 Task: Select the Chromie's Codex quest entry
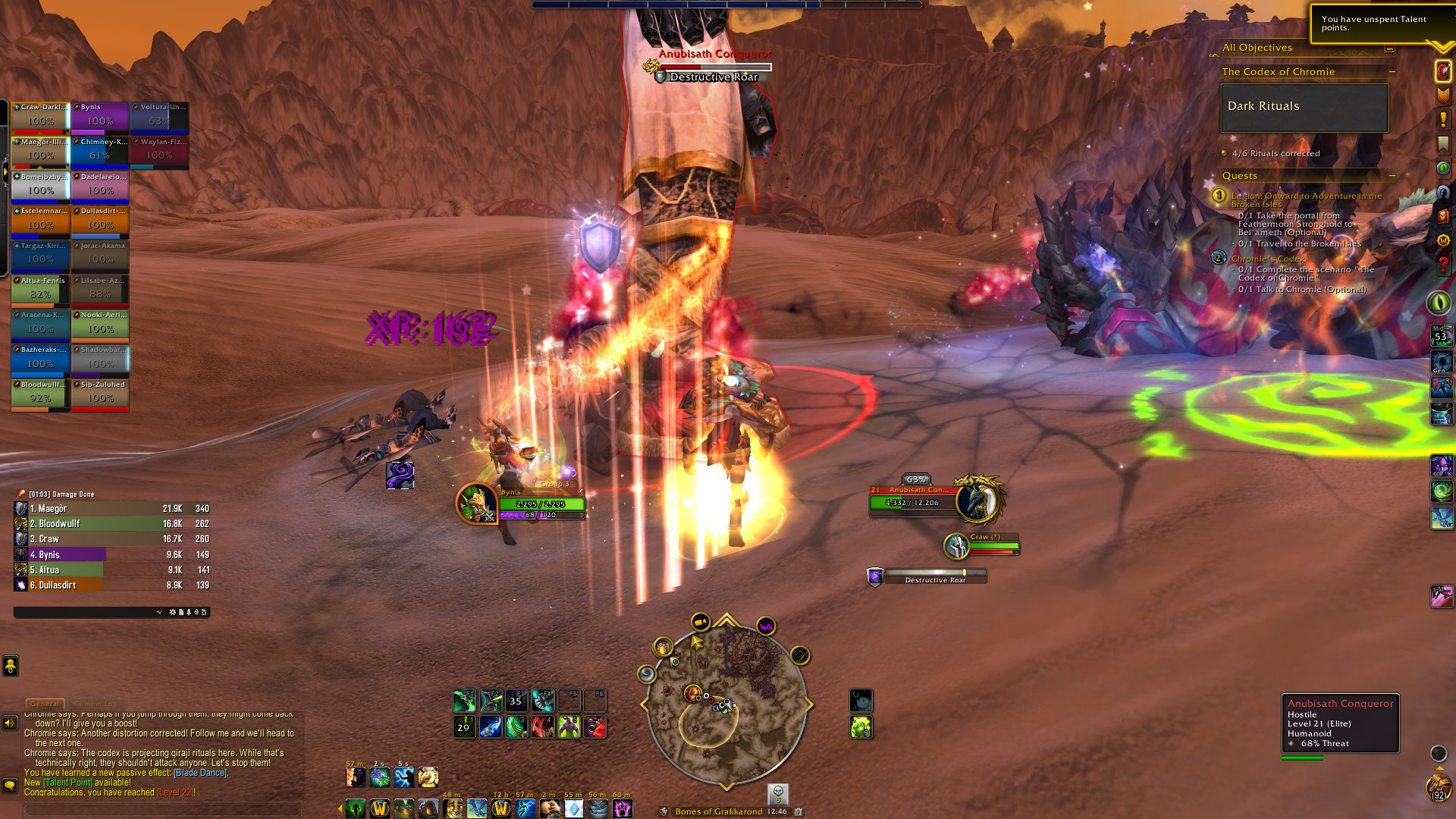pyautogui.click(x=1268, y=259)
